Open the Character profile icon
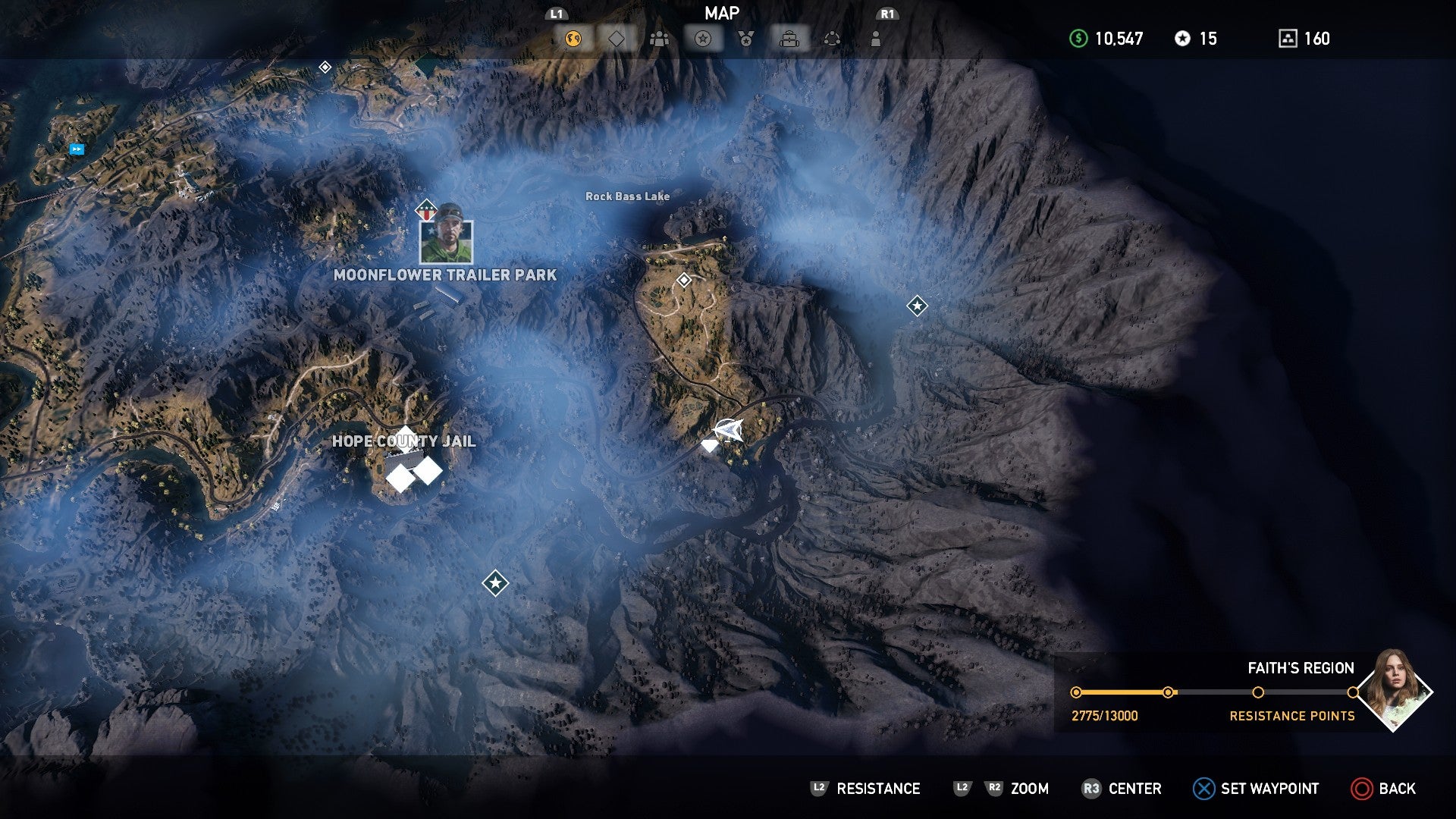The image size is (1456, 819). click(x=877, y=37)
